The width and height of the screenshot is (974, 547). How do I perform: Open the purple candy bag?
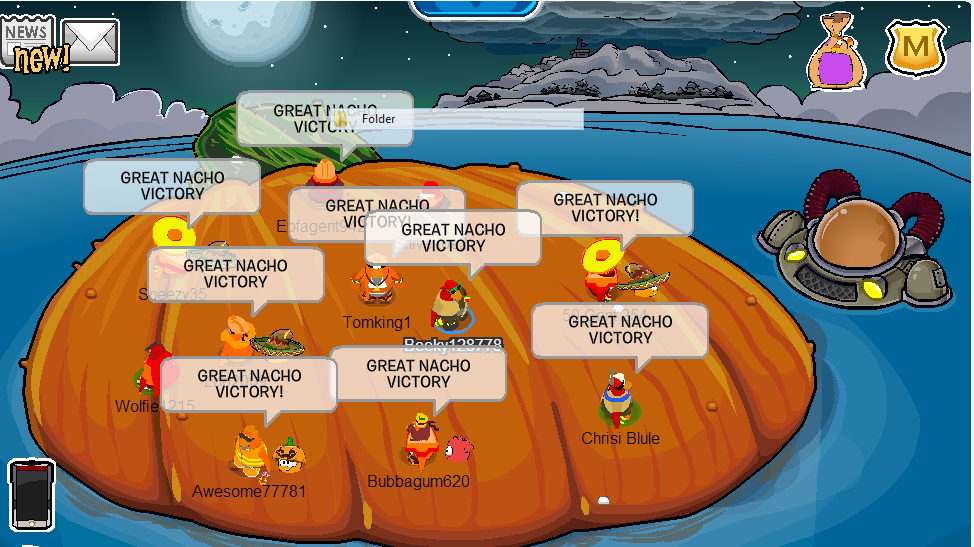coord(836,57)
